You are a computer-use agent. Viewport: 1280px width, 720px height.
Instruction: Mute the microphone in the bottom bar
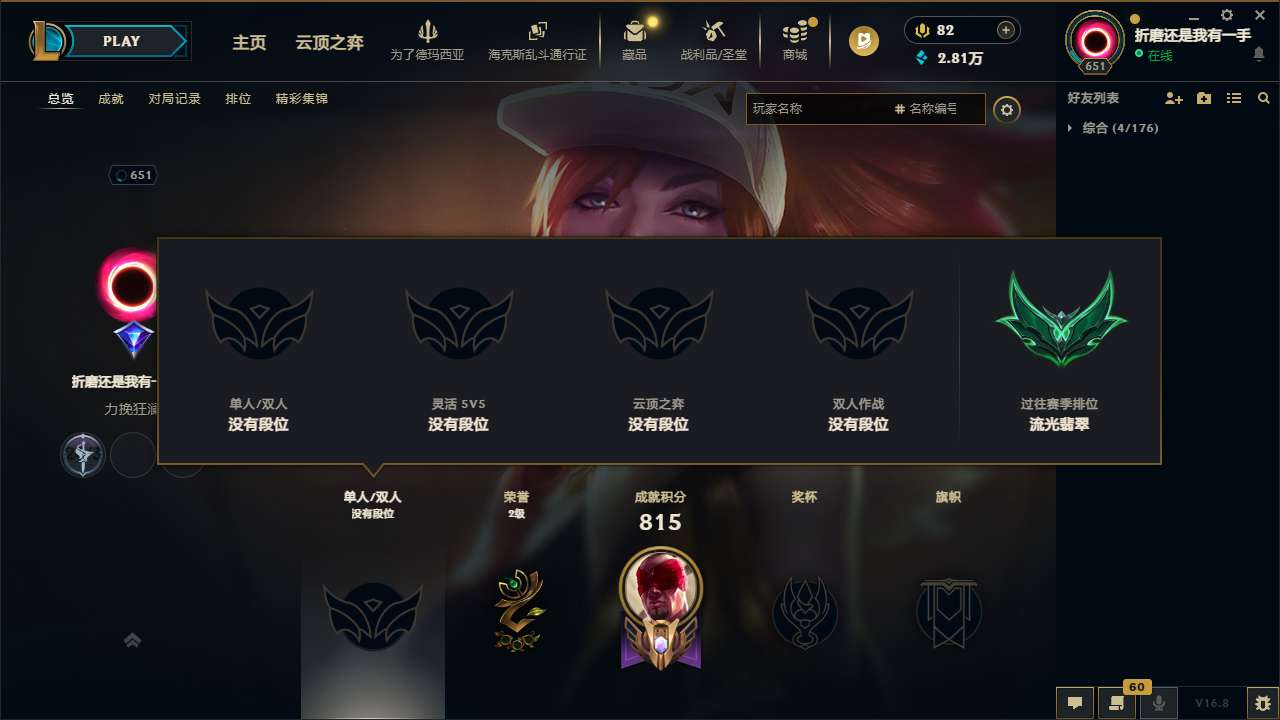[1159, 703]
